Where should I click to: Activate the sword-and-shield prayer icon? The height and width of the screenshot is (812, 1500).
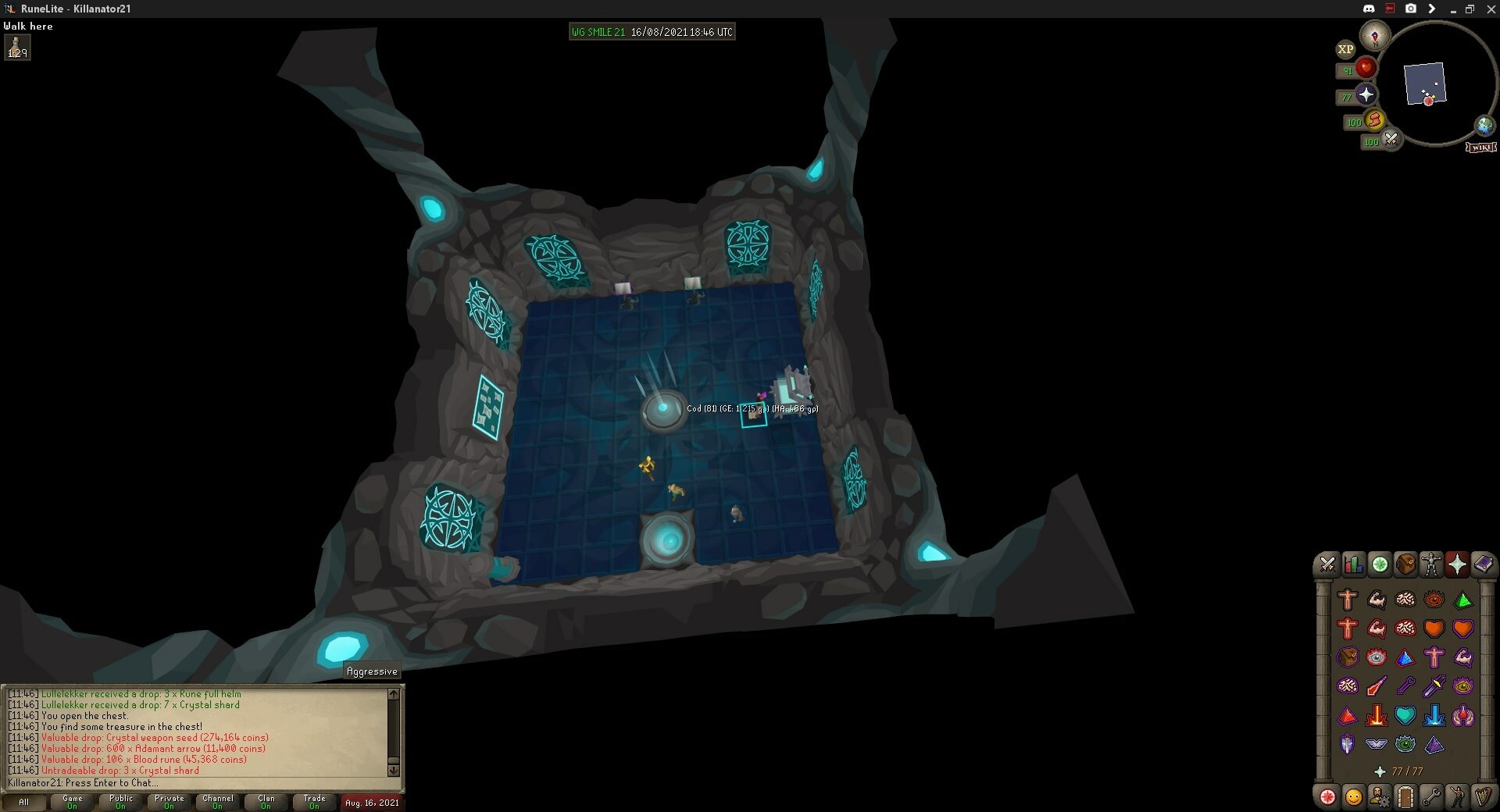pos(1347,744)
